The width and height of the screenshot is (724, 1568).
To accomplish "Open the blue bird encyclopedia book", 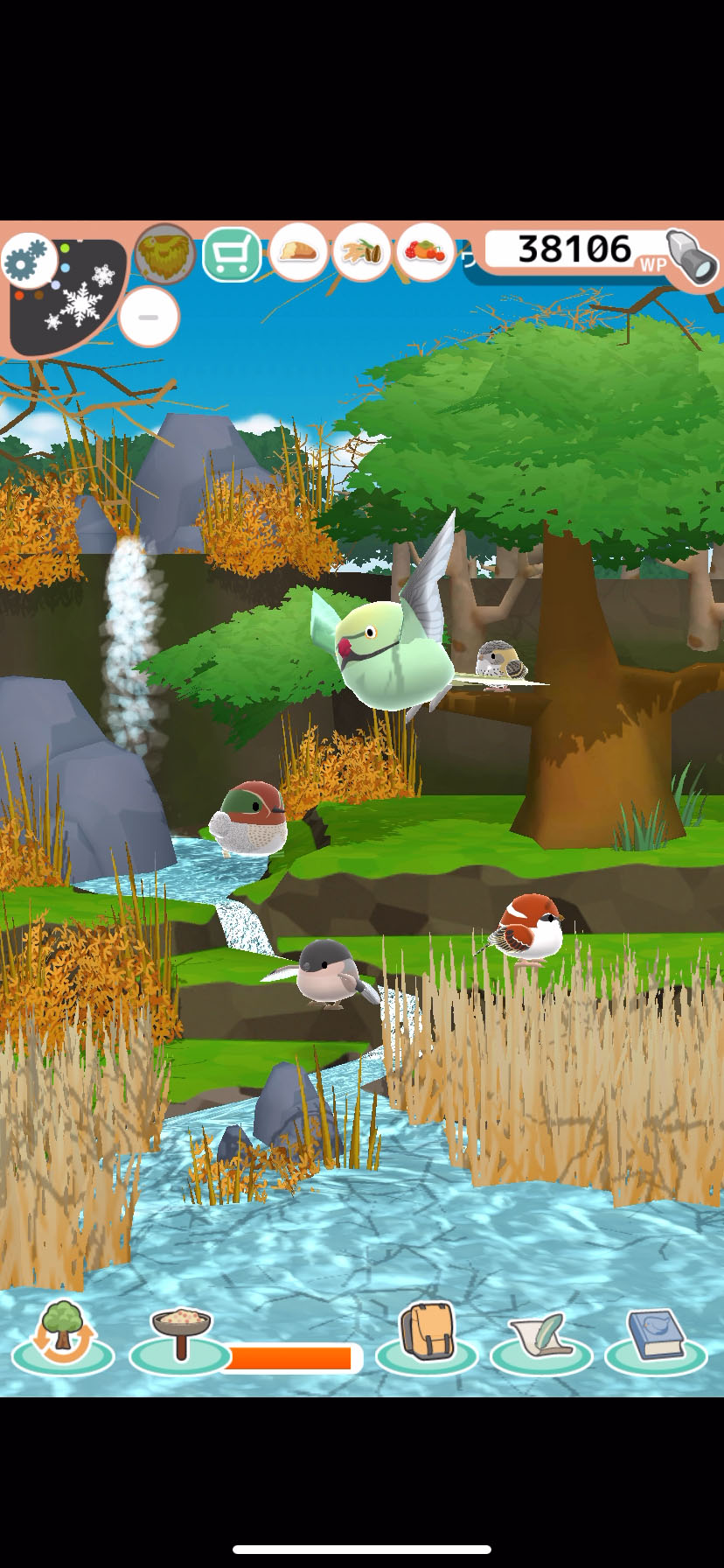I will pos(656,1336).
